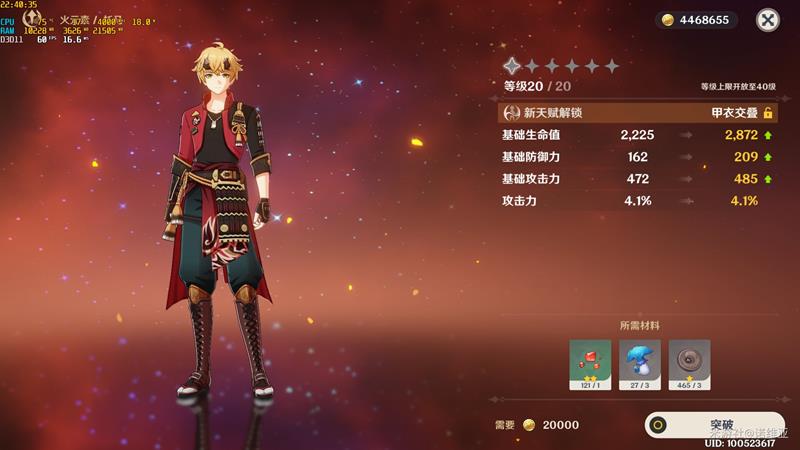Click the Mora balance at the top
Viewport: 800px width, 450px height.
point(697,20)
